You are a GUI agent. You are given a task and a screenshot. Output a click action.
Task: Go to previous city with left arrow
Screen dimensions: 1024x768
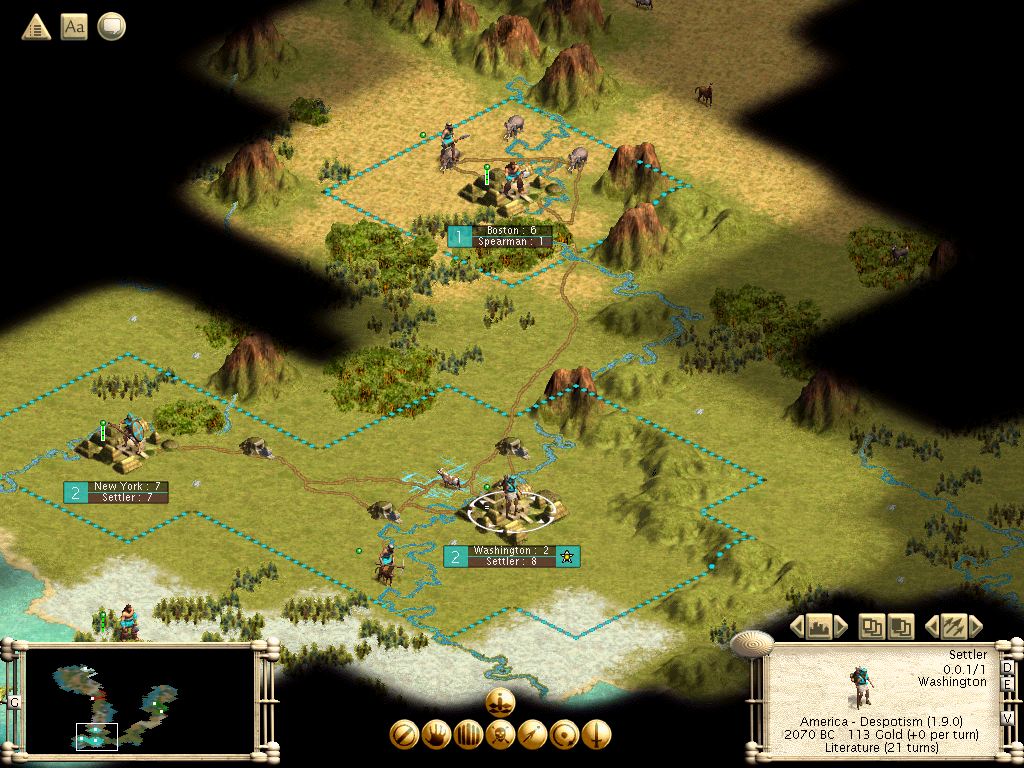point(798,627)
